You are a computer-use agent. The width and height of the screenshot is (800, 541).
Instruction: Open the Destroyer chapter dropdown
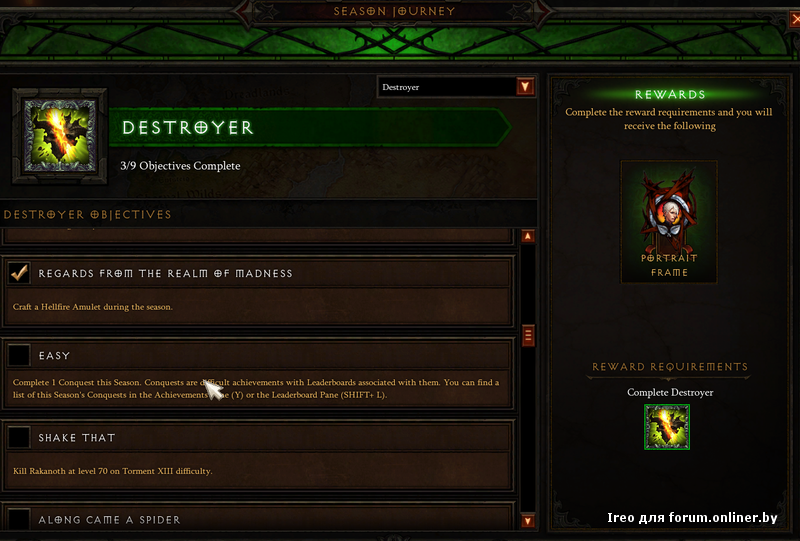click(x=525, y=87)
